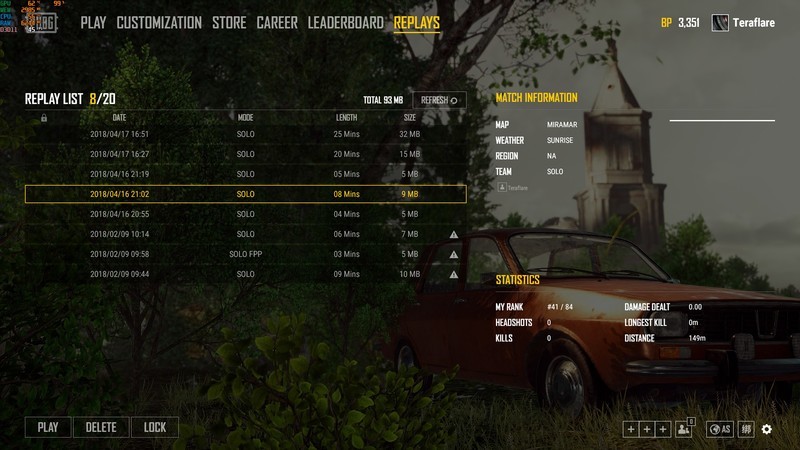The image size is (800, 450).
Task: Refresh the replay list
Action: (439, 100)
